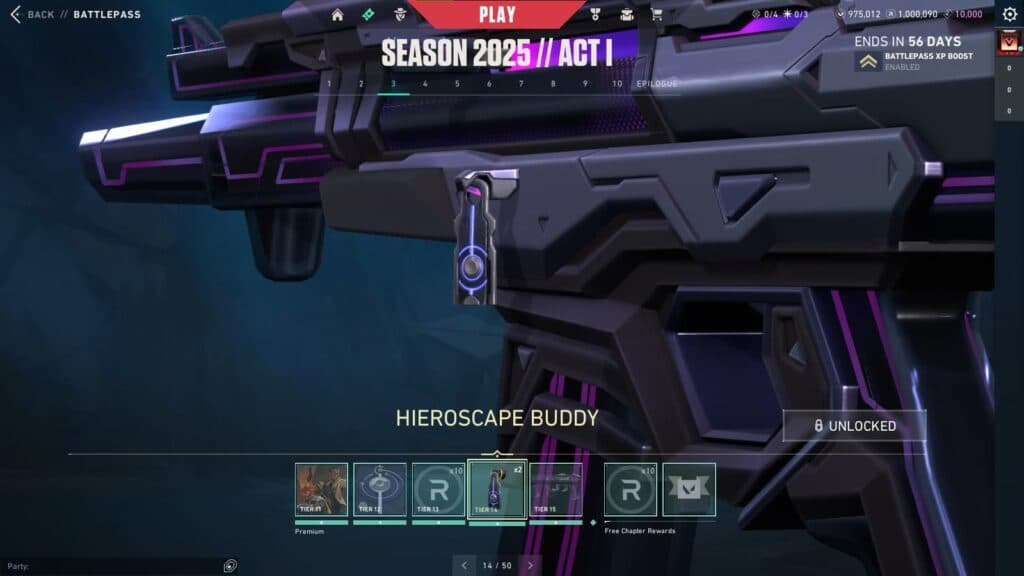Open the home screen icon

pyautogui.click(x=337, y=15)
